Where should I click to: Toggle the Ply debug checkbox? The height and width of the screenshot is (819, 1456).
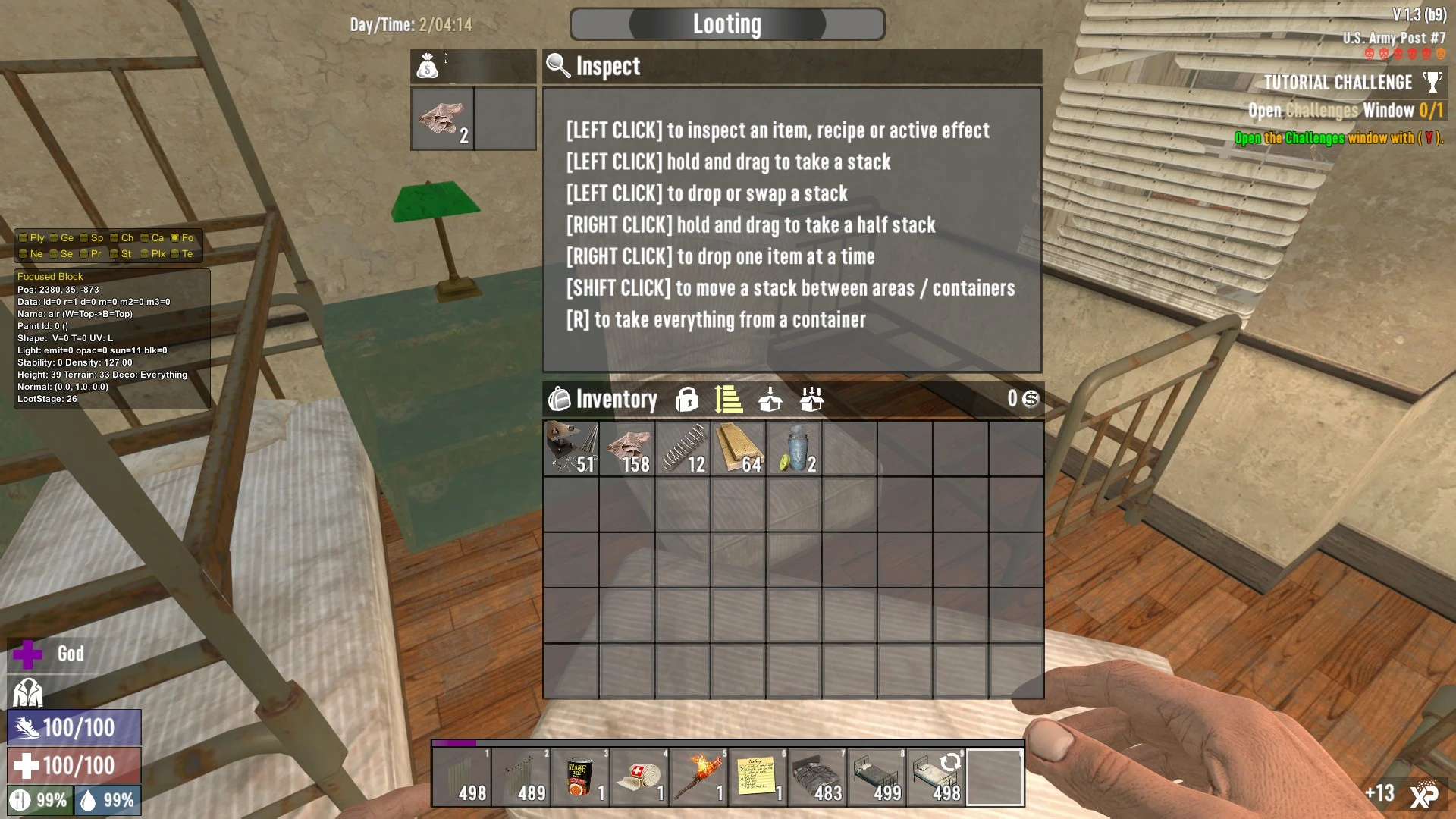(24, 238)
